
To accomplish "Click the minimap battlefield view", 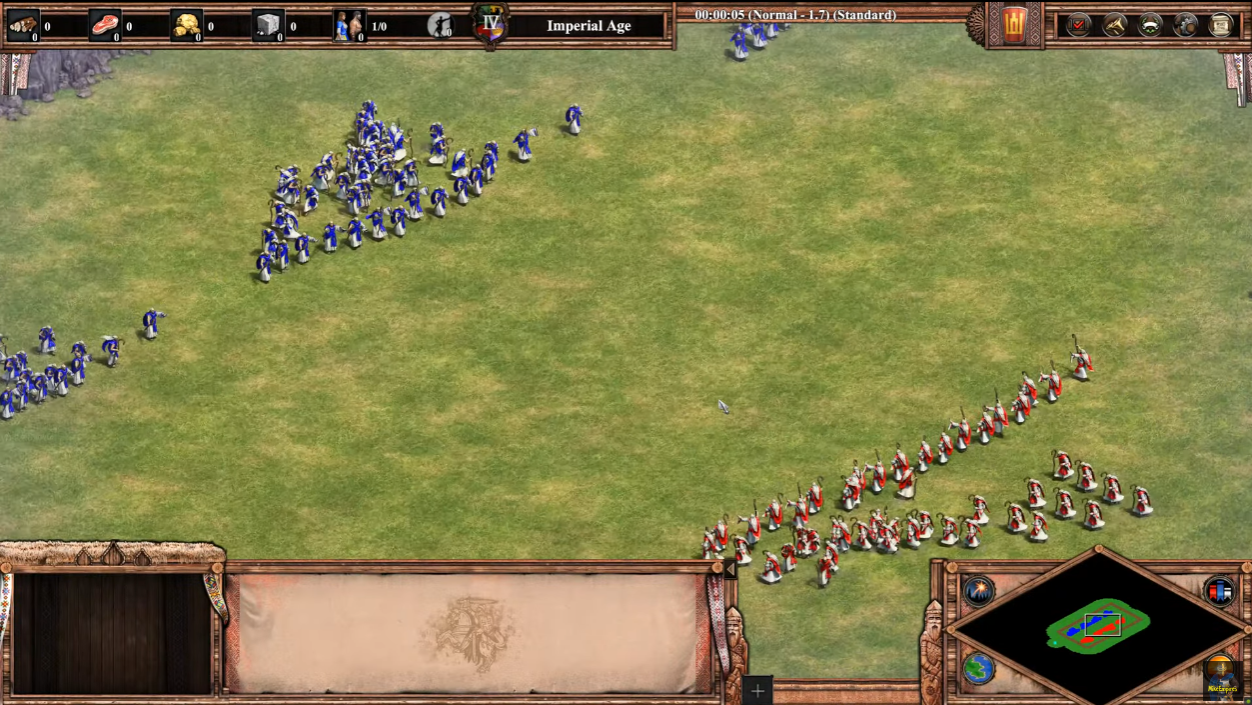I will (x=1098, y=625).
